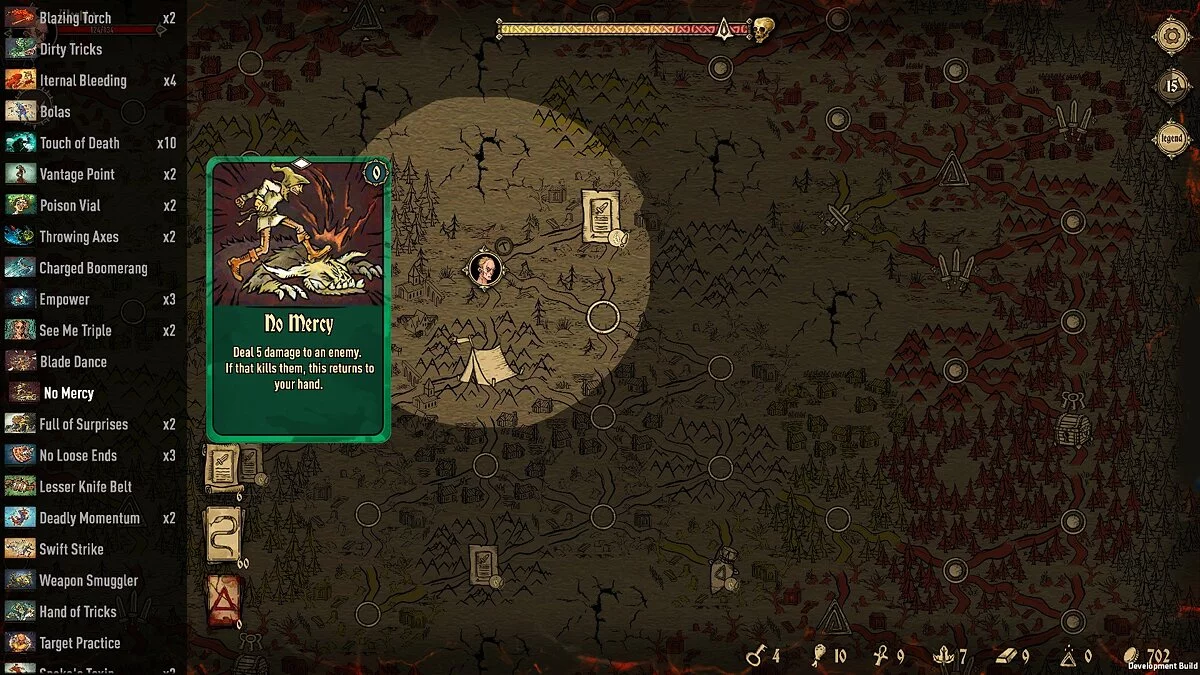Show the map legend

tap(1171, 138)
